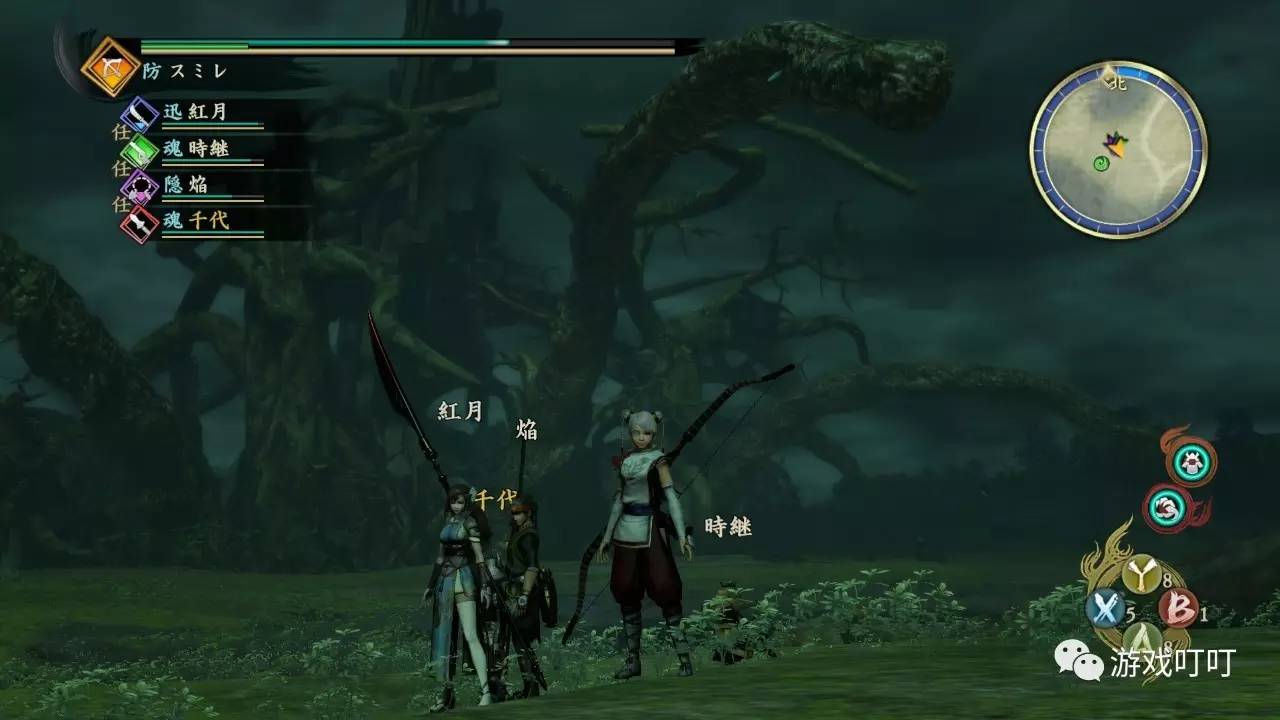The width and height of the screenshot is (1280, 720).
Task: Select the orange bow icon beside スミレ
Action: pos(103,67)
